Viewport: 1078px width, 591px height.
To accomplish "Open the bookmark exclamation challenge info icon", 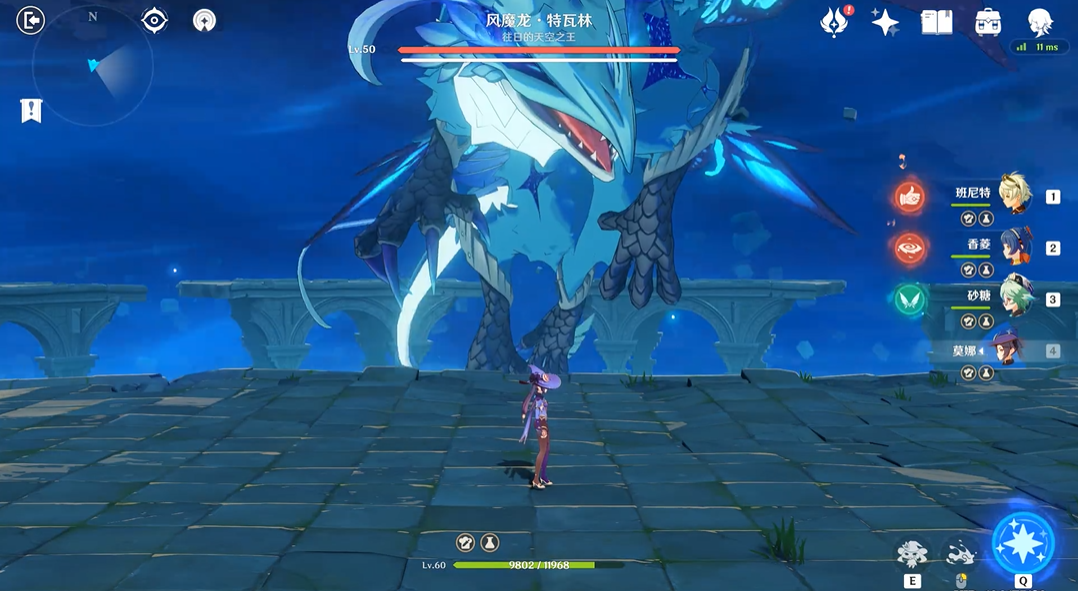I will (31, 110).
